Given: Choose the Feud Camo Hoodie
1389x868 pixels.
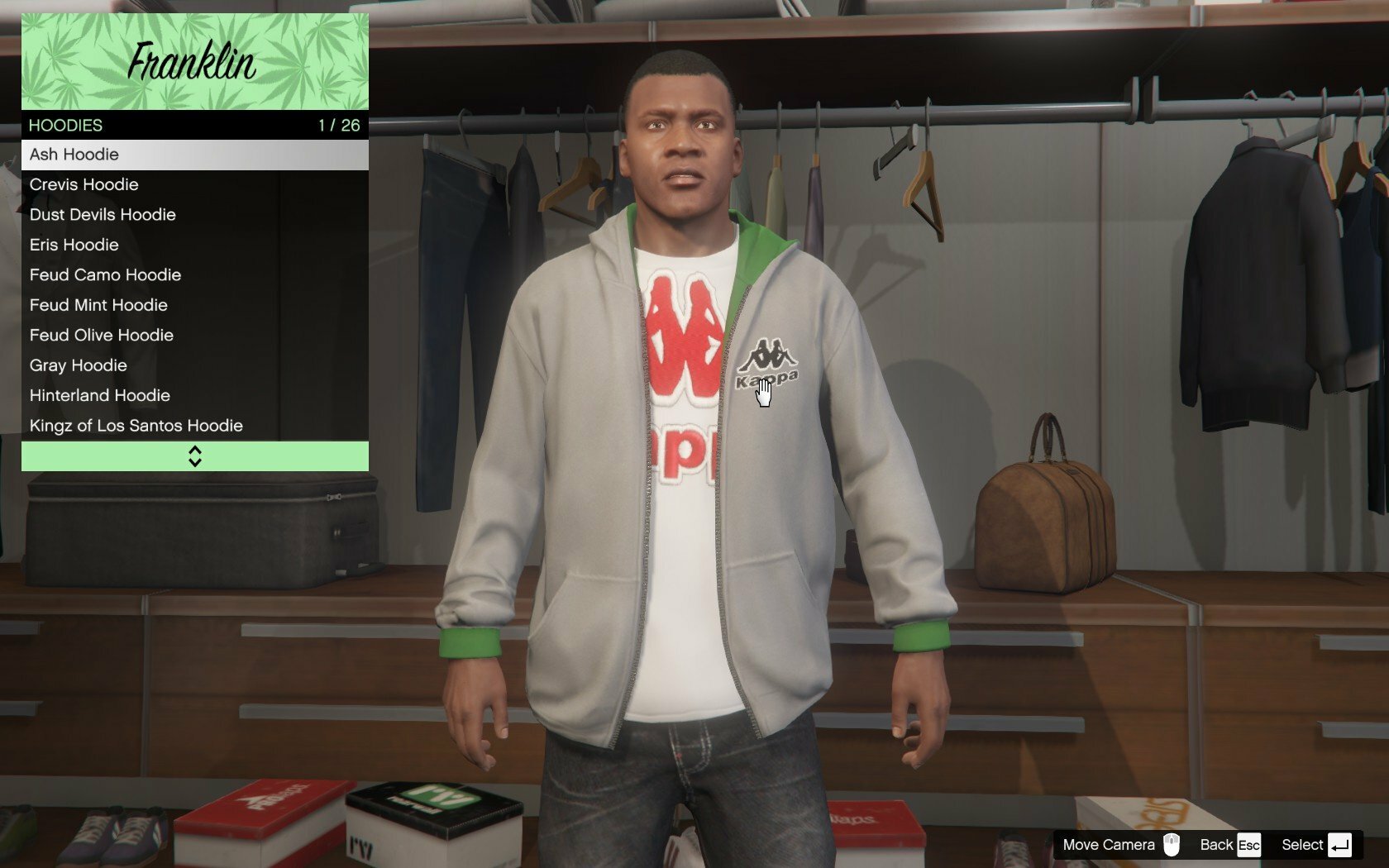Looking at the screenshot, I should (194, 275).
